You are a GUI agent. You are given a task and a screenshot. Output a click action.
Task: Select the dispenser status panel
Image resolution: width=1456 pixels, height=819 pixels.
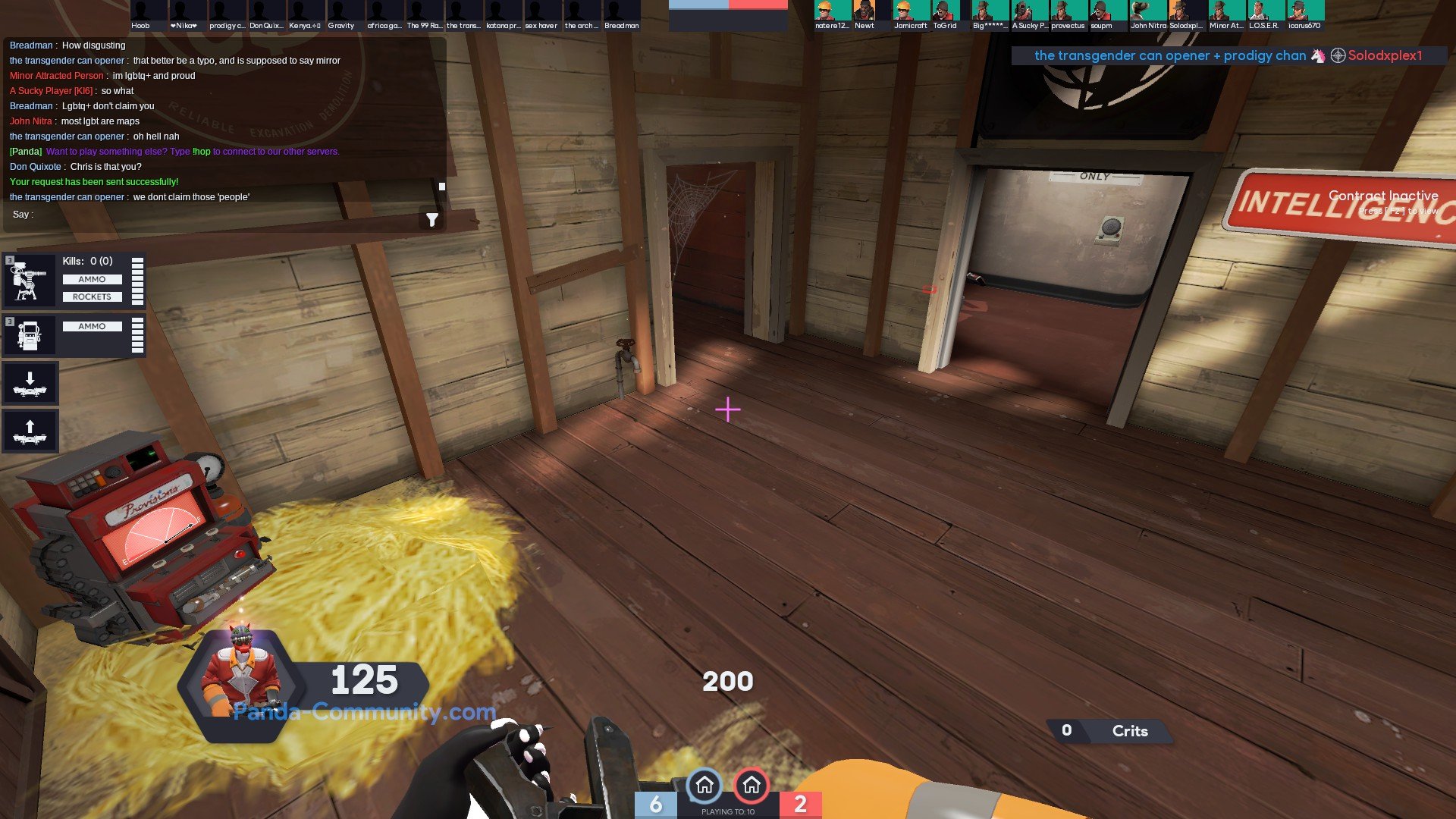click(x=74, y=334)
